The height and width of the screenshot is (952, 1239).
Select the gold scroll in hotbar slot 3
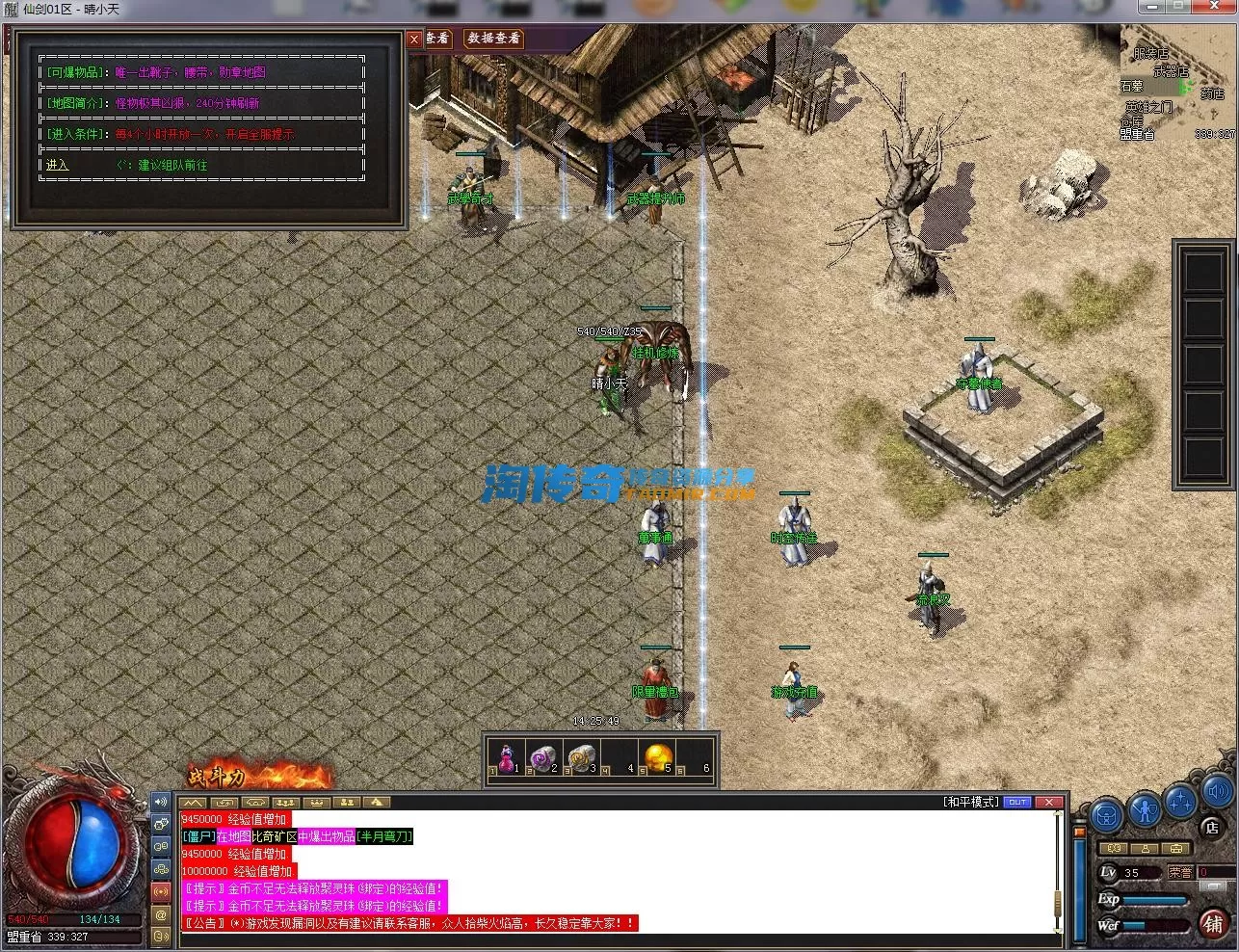pyautogui.click(x=581, y=756)
